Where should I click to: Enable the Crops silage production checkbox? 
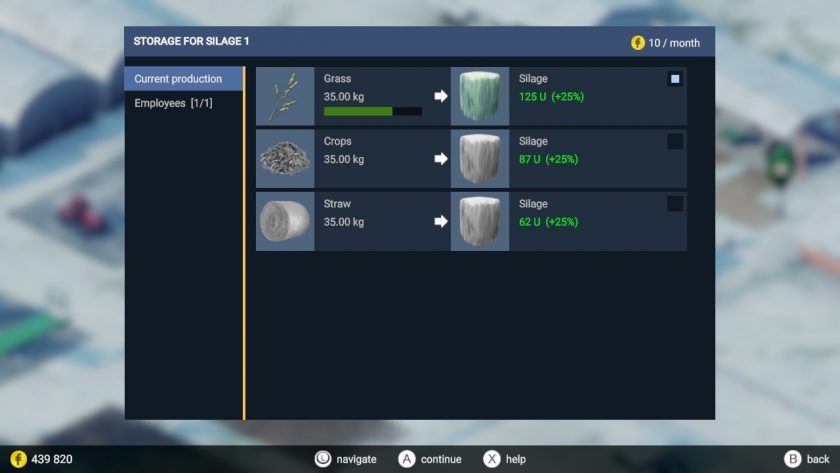click(x=675, y=141)
